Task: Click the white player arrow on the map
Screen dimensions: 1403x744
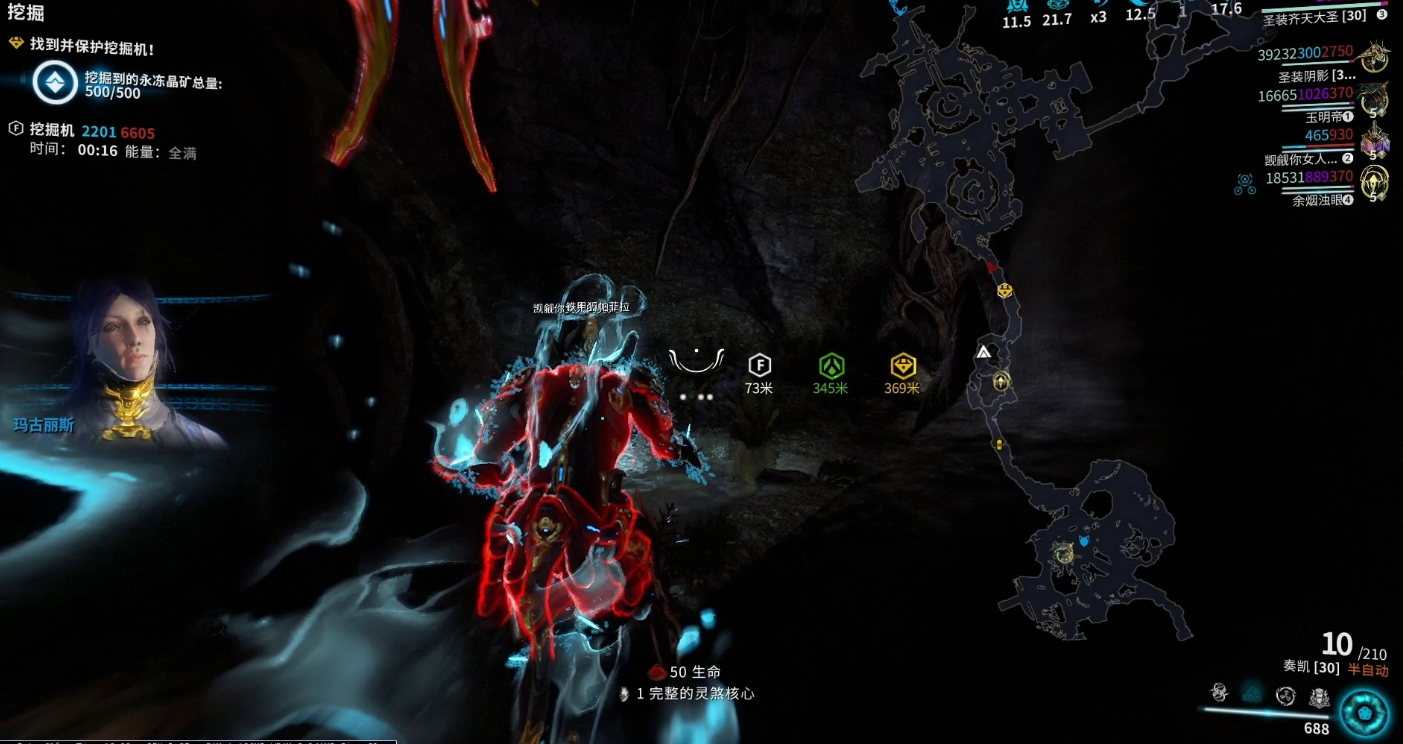Action: click(984, 352)
